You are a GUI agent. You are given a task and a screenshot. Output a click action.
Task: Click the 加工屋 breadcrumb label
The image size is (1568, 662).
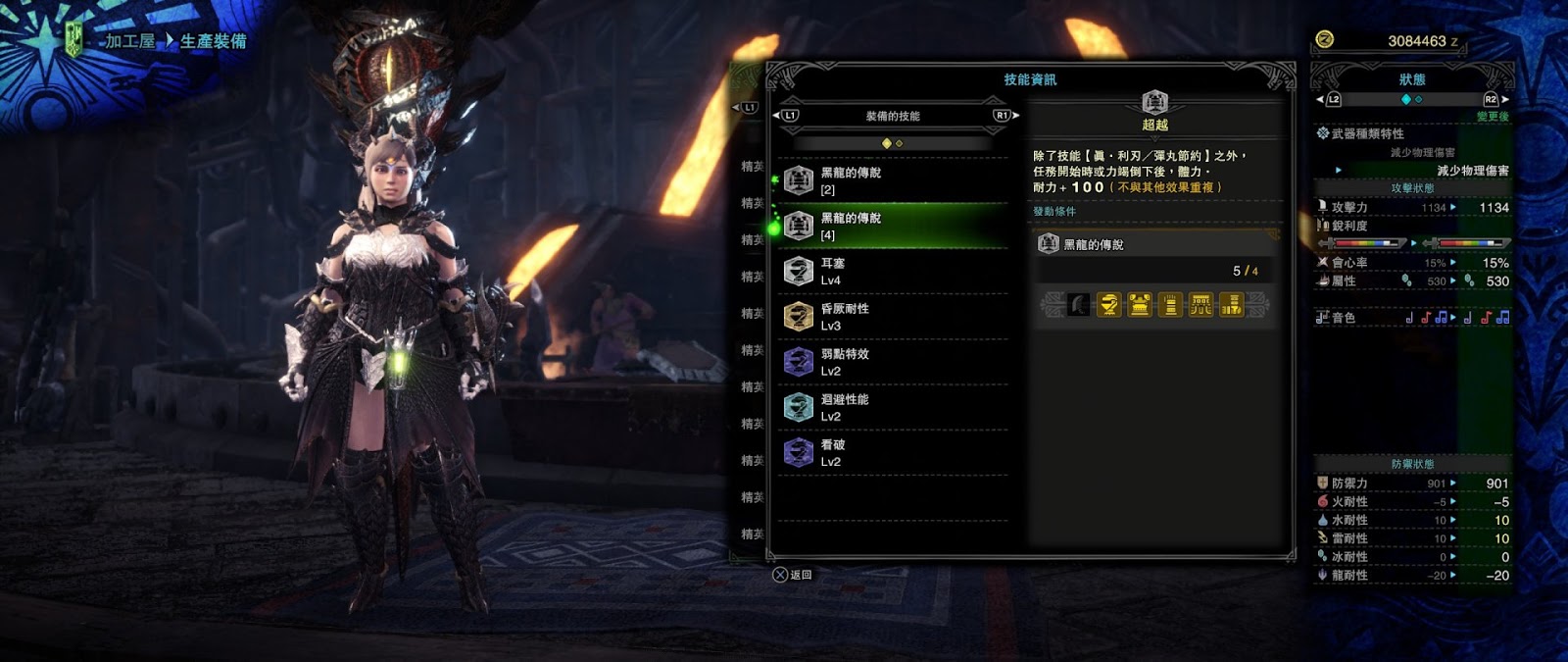tap(130, 41)
